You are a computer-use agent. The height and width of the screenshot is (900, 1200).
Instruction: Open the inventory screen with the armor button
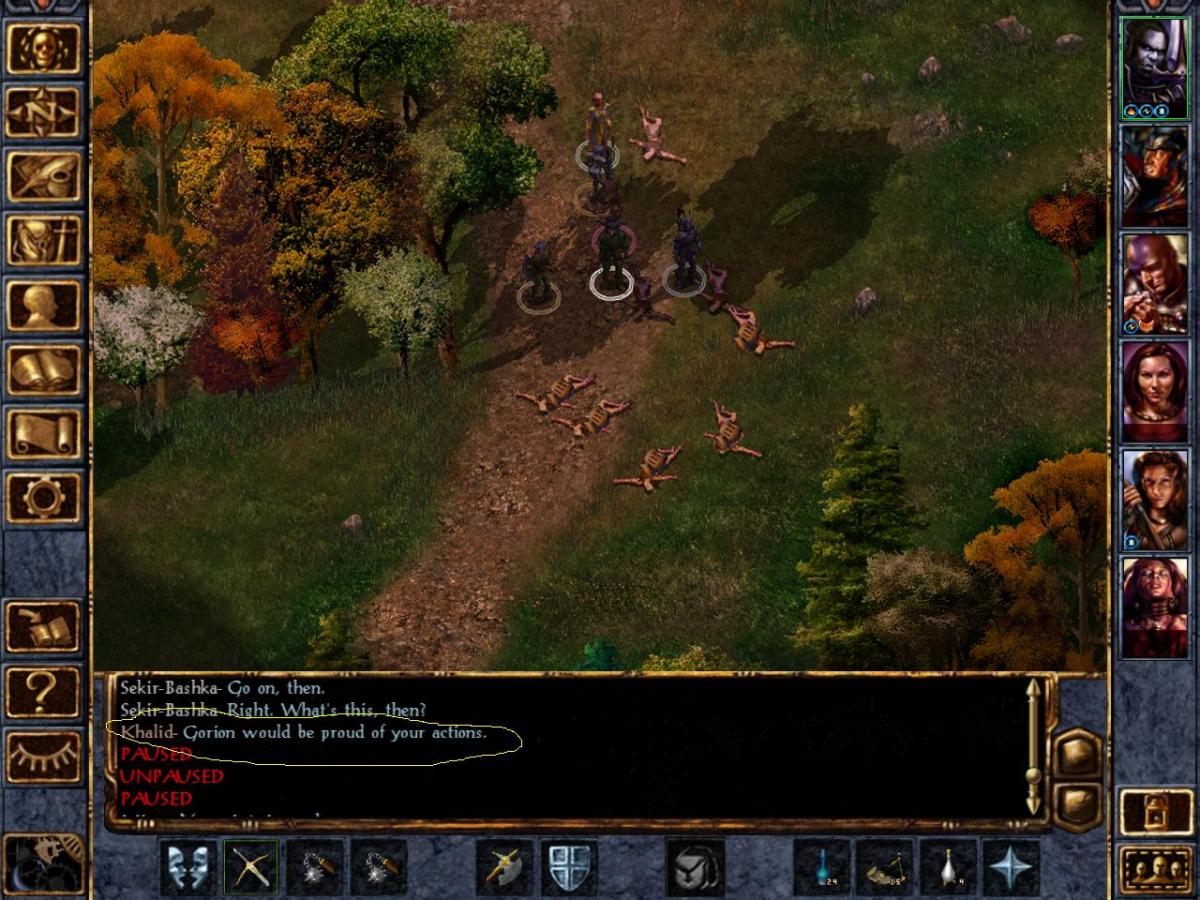pyautogui.click(x=43, y=241)
